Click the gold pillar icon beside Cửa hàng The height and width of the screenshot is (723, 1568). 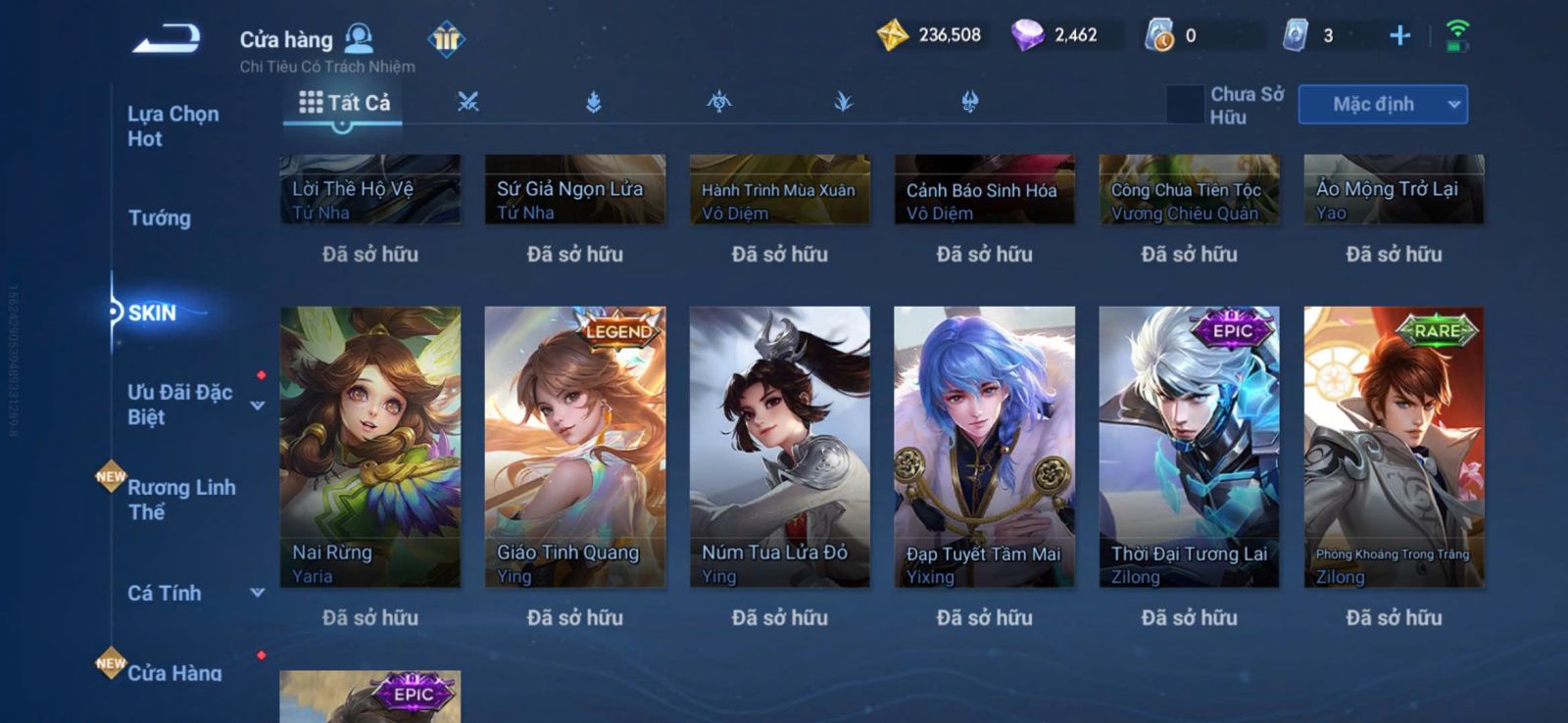(x=446, y=39)
